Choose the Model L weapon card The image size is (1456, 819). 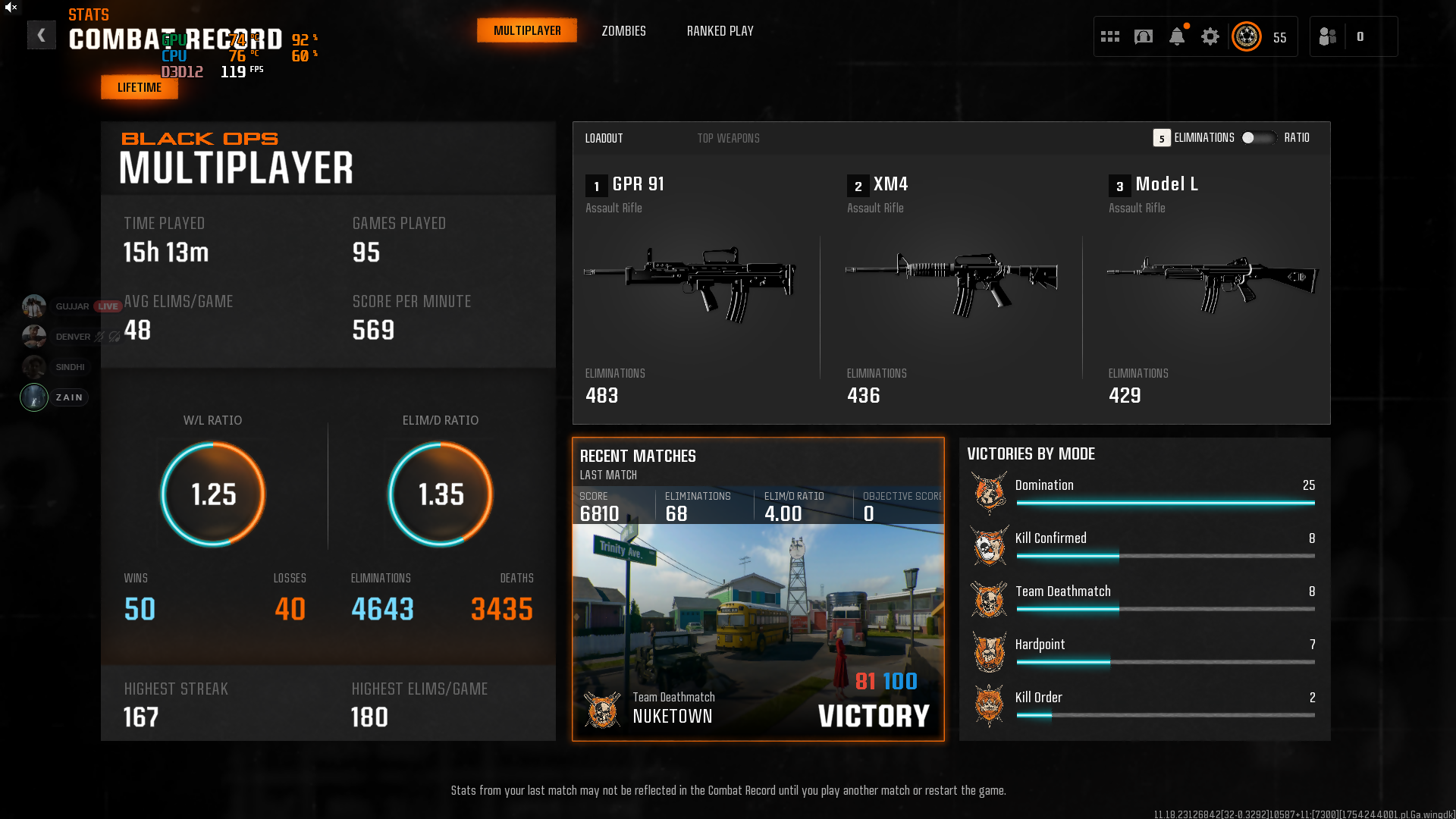click(x=1212, y=288)
